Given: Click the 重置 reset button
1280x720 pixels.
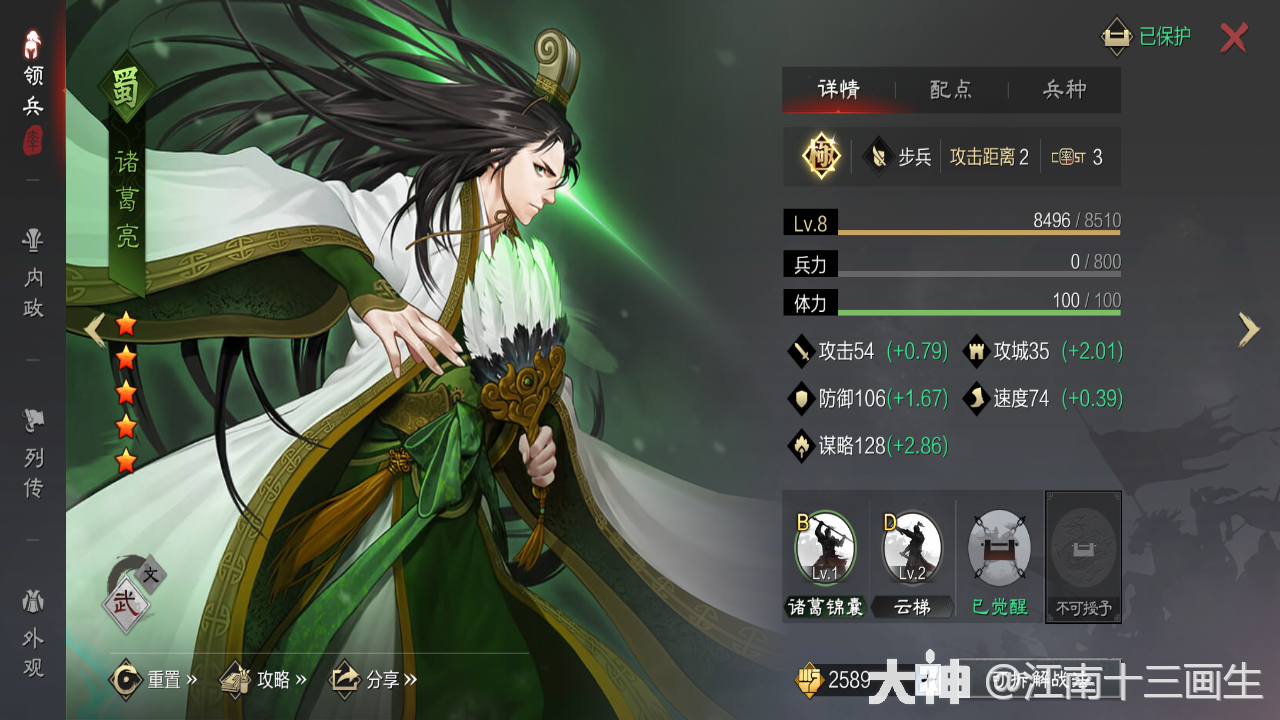Looking at the screenshot, I should [152, 677].
